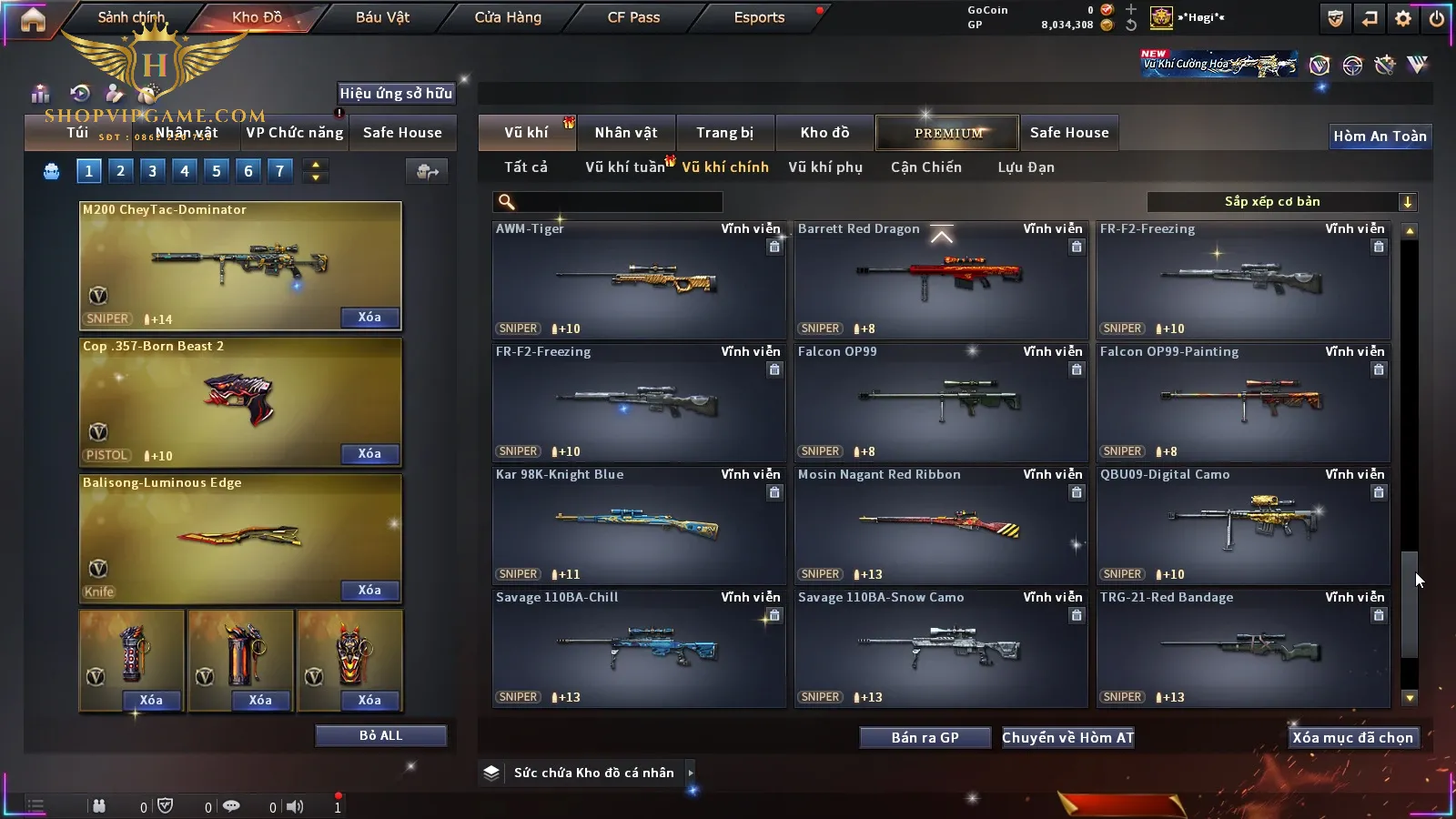Sell items with Bán ra GP
Image resolution: width=1456 pixels, height=819 pixels.
pyautogui.click(x=925, y=738)
